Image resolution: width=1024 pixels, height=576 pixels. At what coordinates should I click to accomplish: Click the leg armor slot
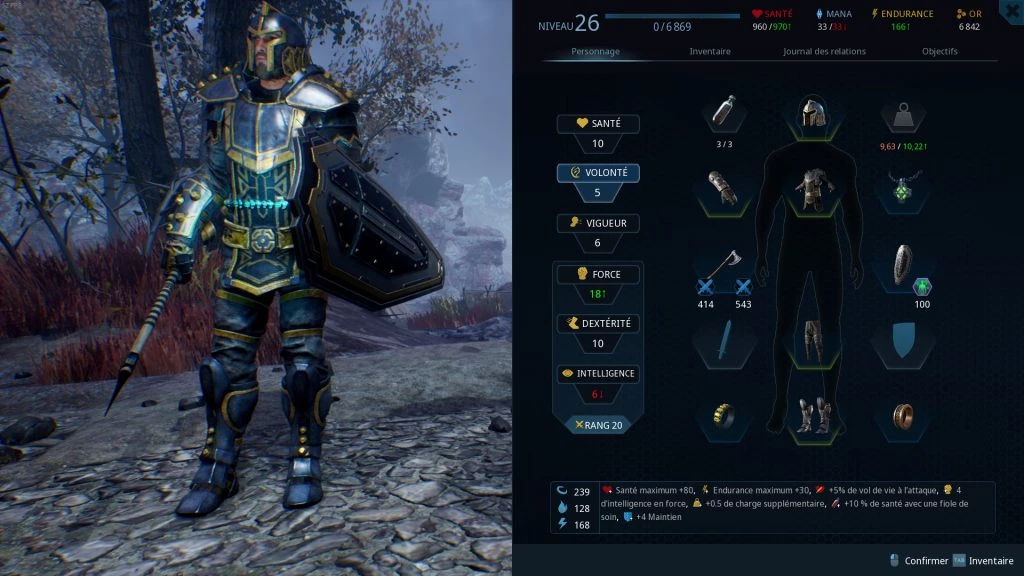pyautogui.click(x=810, y=340)
